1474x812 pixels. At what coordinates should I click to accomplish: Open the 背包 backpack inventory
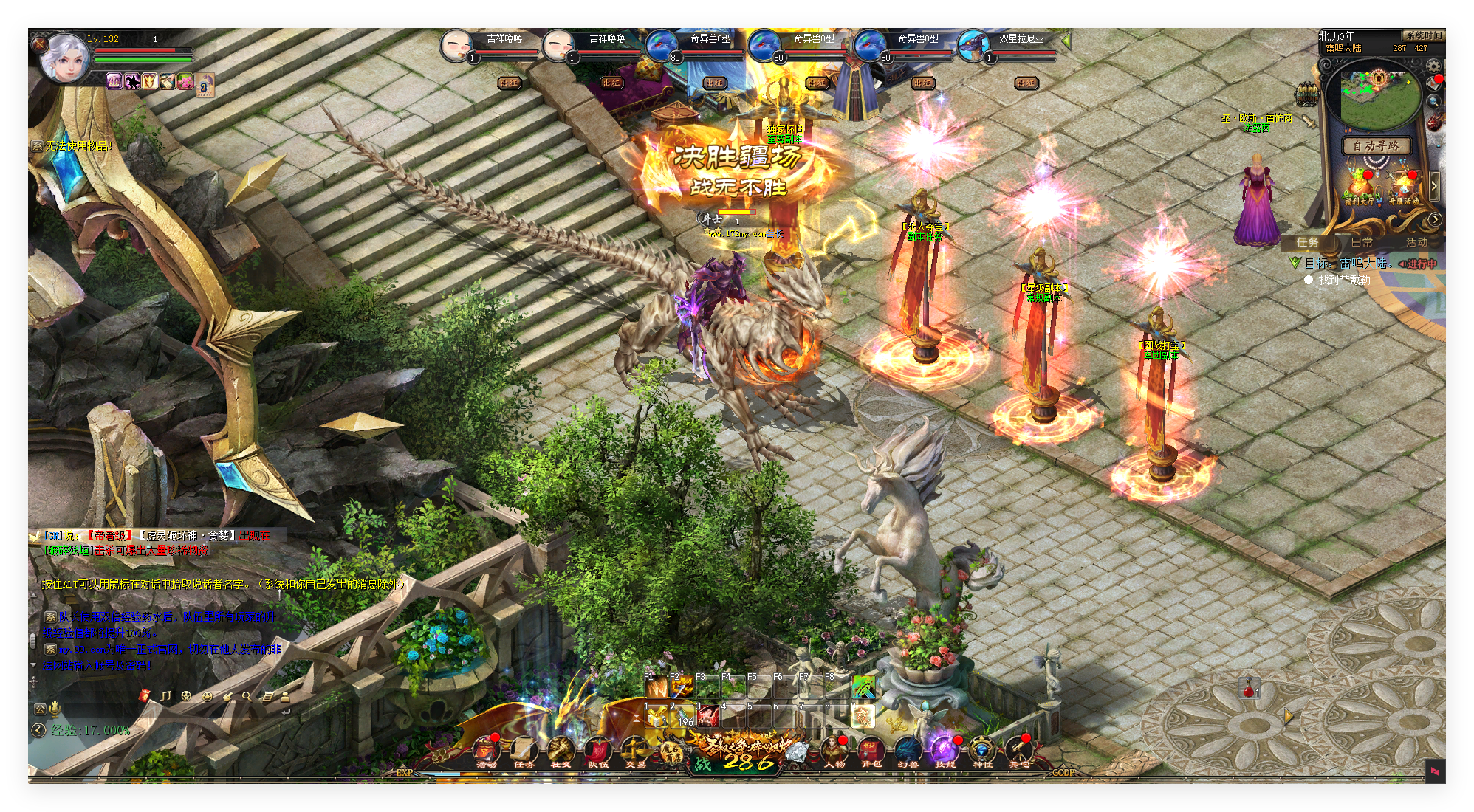point(871,751)
